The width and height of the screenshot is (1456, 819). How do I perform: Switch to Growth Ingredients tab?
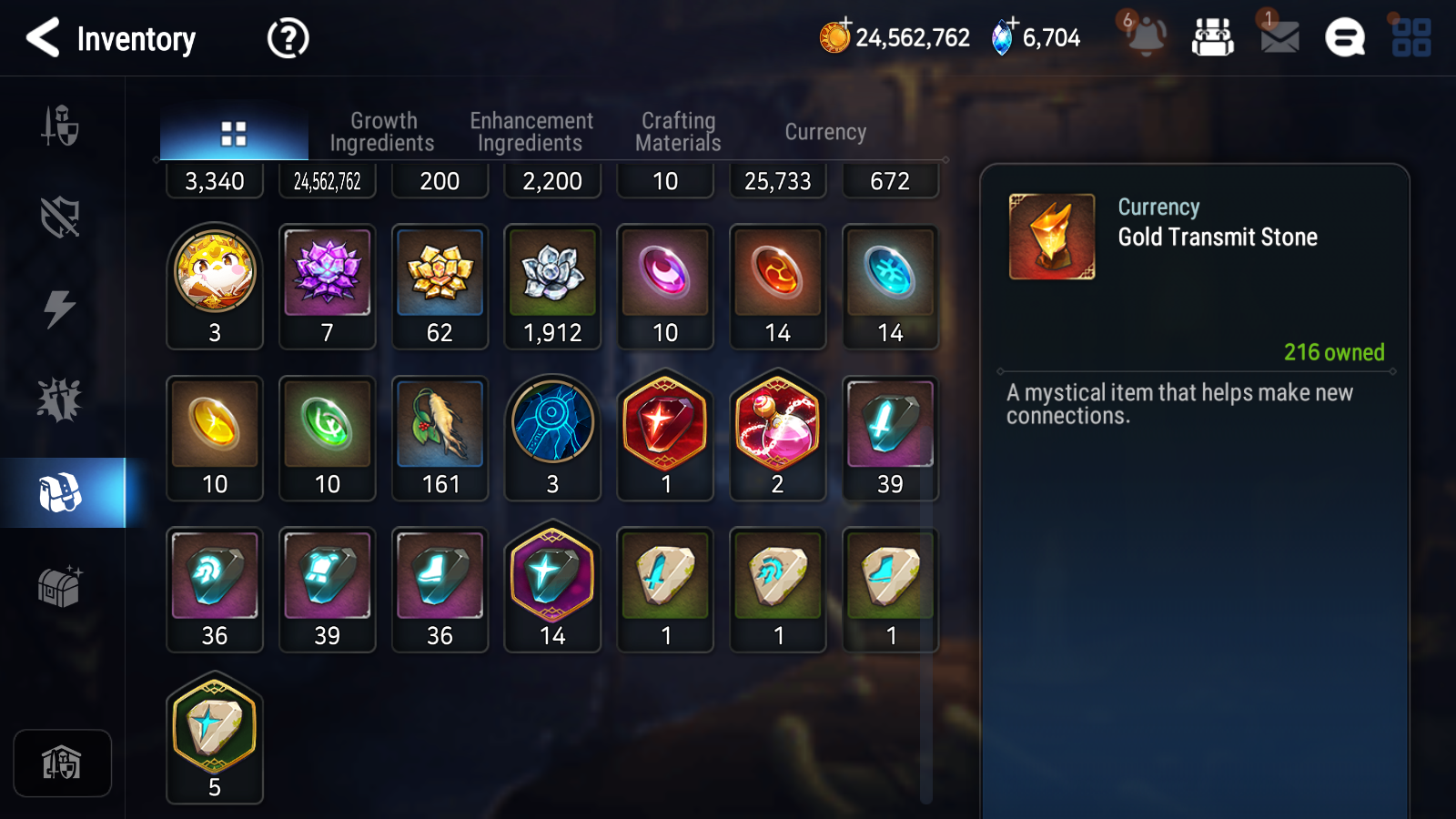382,132
